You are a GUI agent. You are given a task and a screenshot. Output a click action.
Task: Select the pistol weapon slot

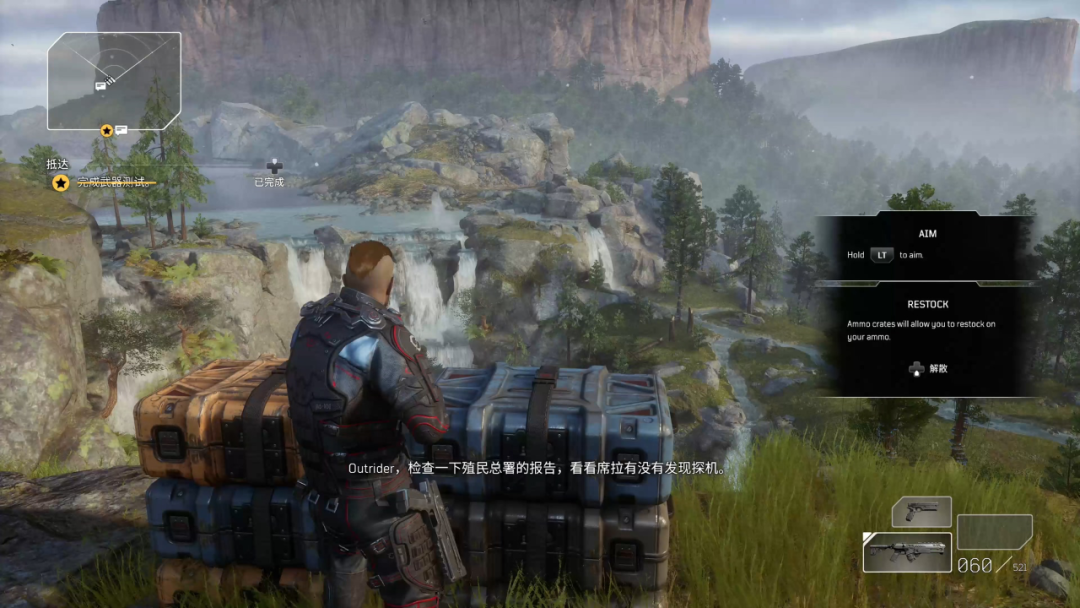tap(921, 512)
